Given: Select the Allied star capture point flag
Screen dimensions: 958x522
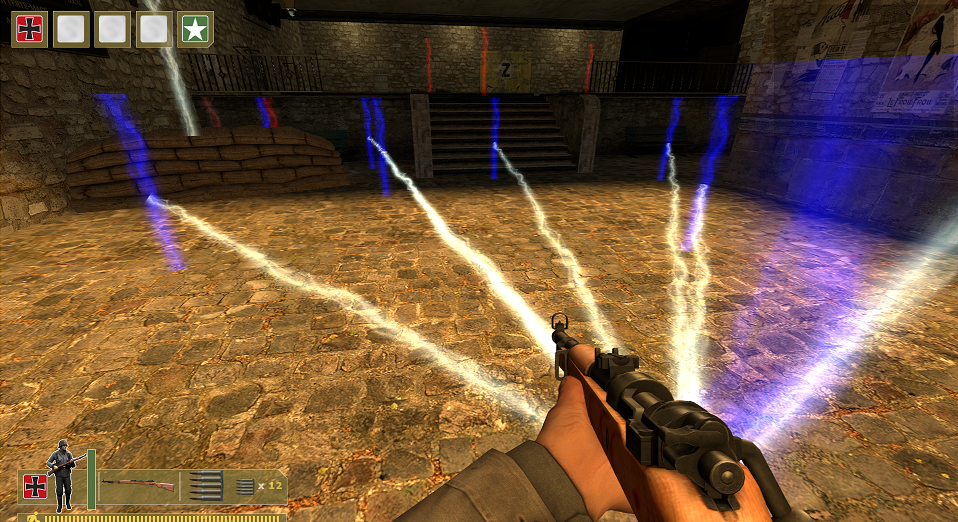Looking at the screenshot, I should coord(195,29).
